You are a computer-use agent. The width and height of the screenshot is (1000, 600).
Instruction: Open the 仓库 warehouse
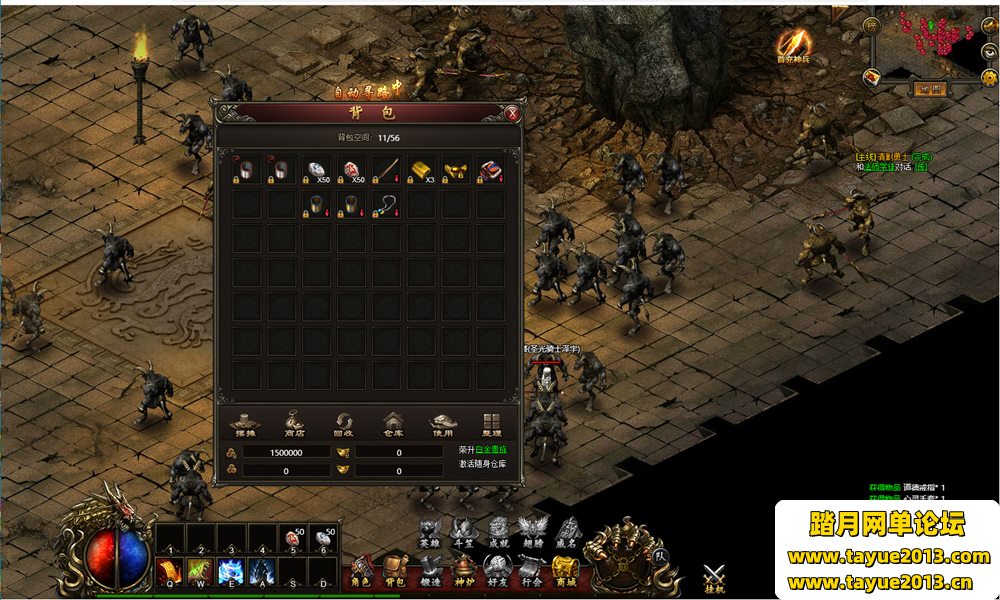(391, 425)
